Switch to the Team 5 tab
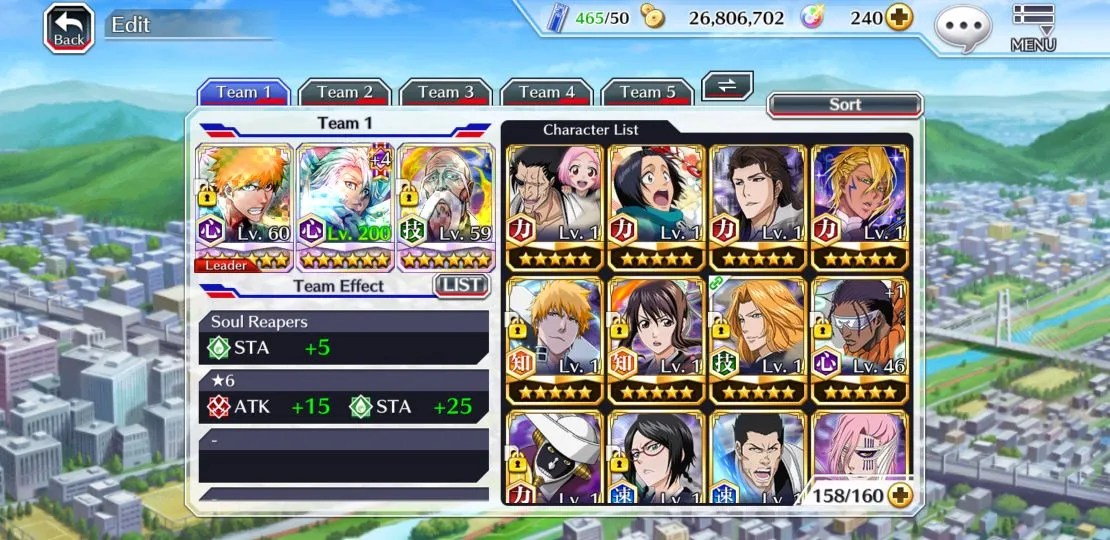Viewport: 1110px width, 540px height. pyautogui.click(x=647, y=92)
